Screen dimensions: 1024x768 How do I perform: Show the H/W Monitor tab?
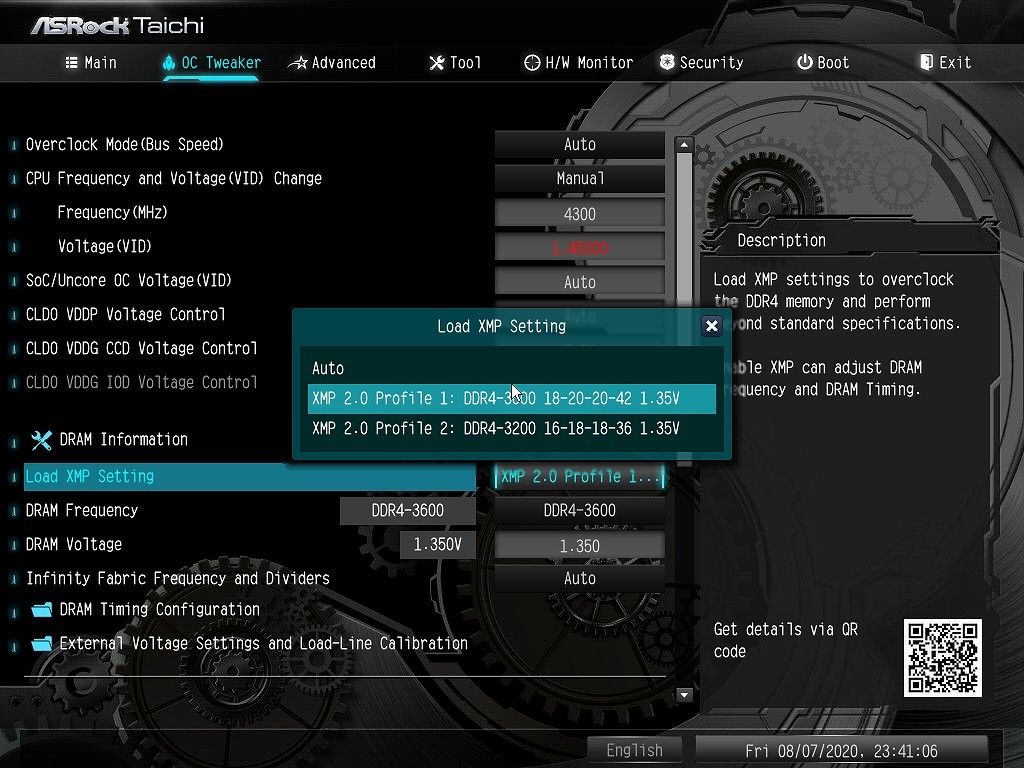pyautogui.click(x=578, y=62)
